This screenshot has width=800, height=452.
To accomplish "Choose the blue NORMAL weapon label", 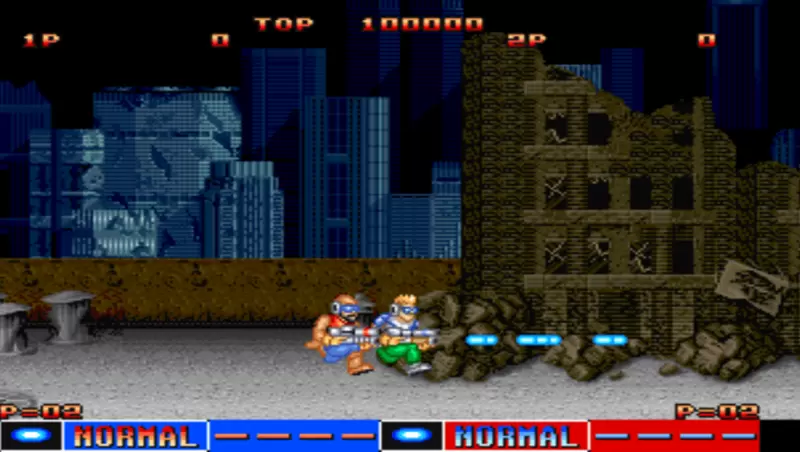I will tap(135, 436).
